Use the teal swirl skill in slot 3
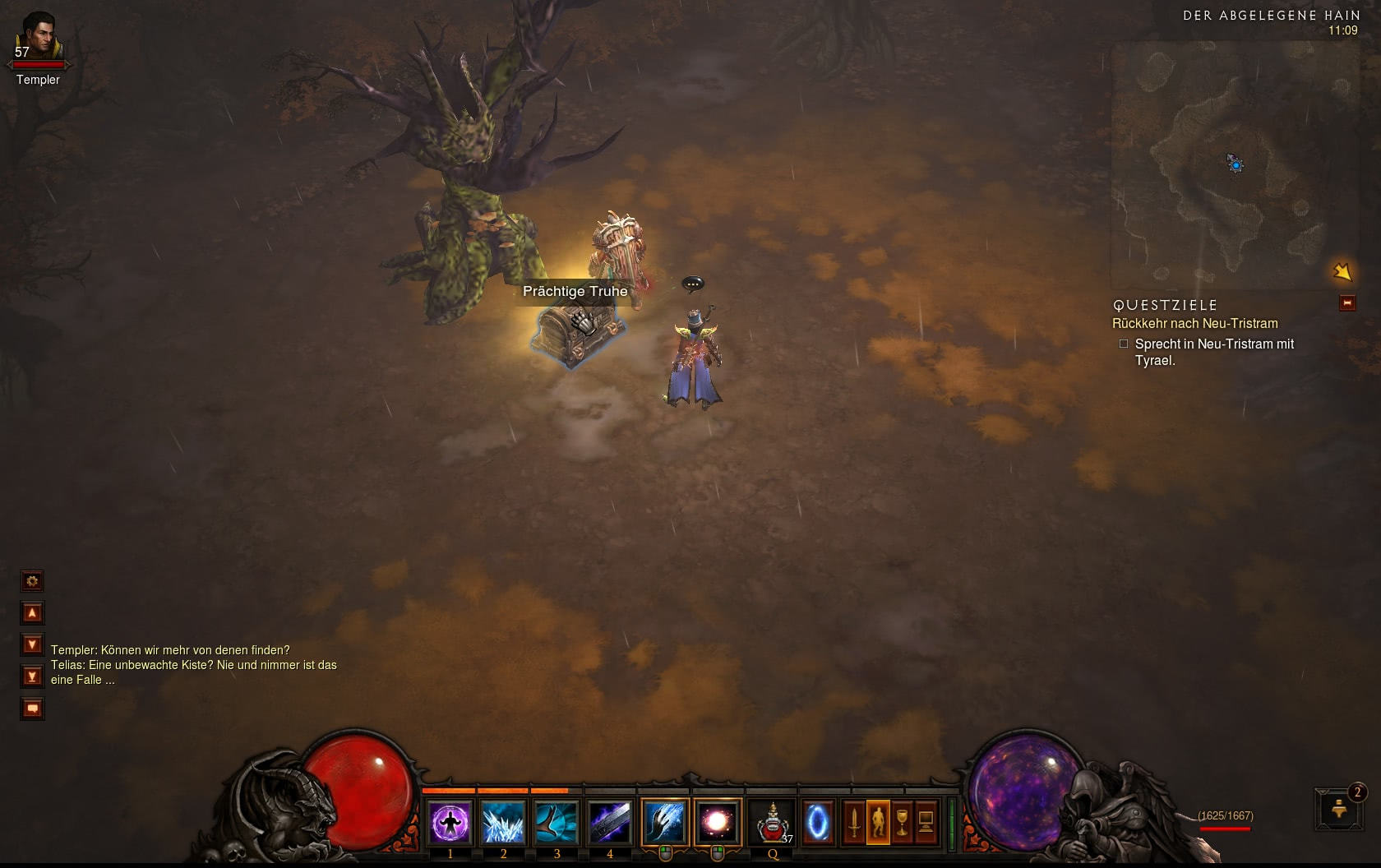1381x868 pixels. click(557, 822)
